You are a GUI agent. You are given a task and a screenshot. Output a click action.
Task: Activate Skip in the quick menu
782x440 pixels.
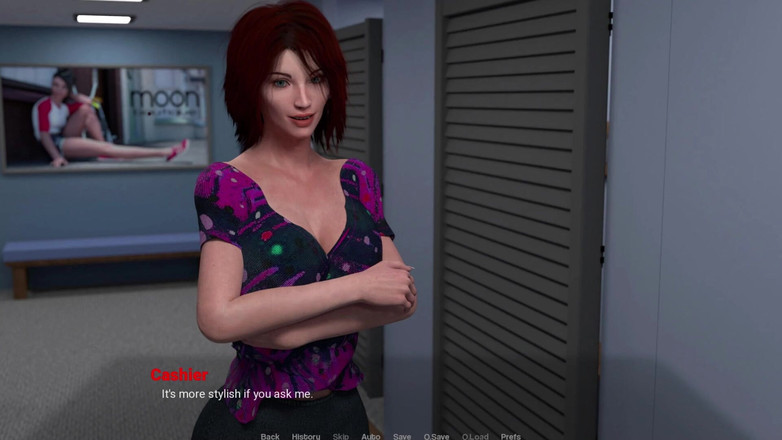341,436
